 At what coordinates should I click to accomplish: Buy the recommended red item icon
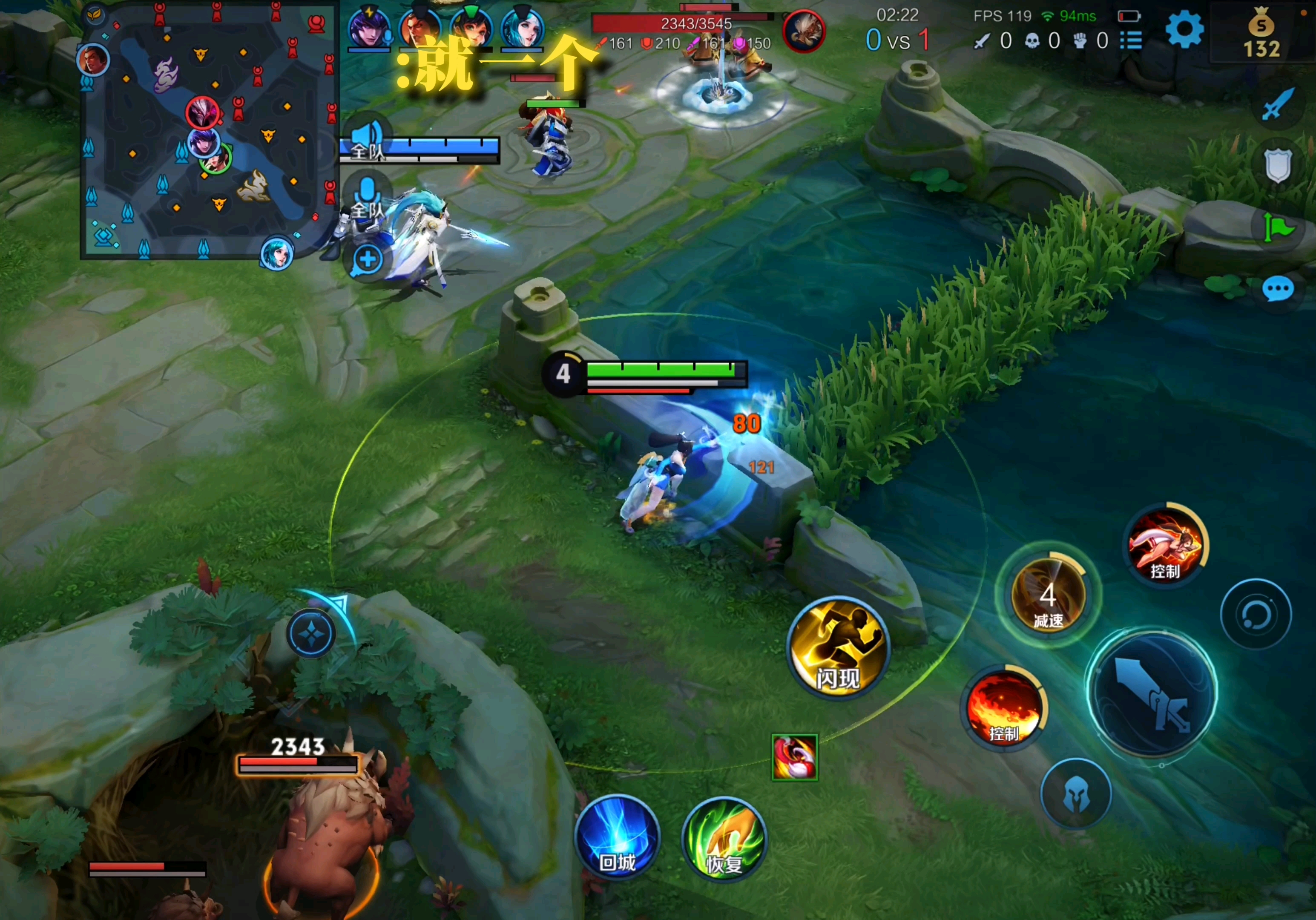[794, 757]
